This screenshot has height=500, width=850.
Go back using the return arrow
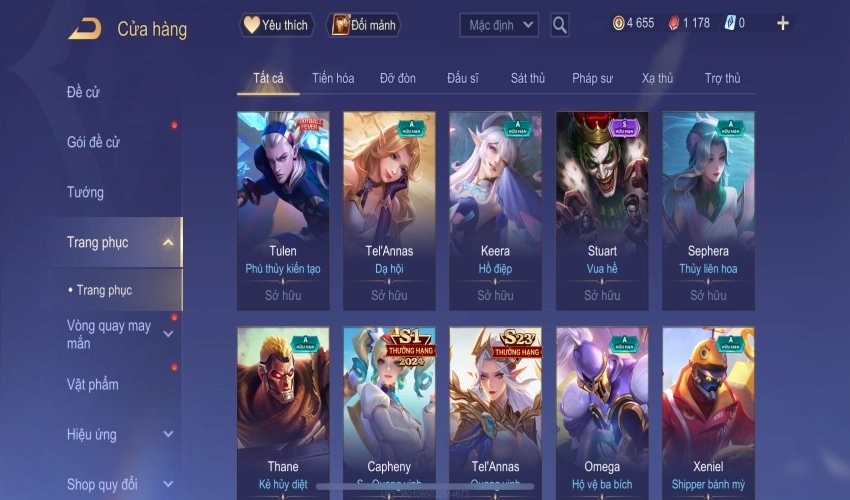(x=84, y=29)
